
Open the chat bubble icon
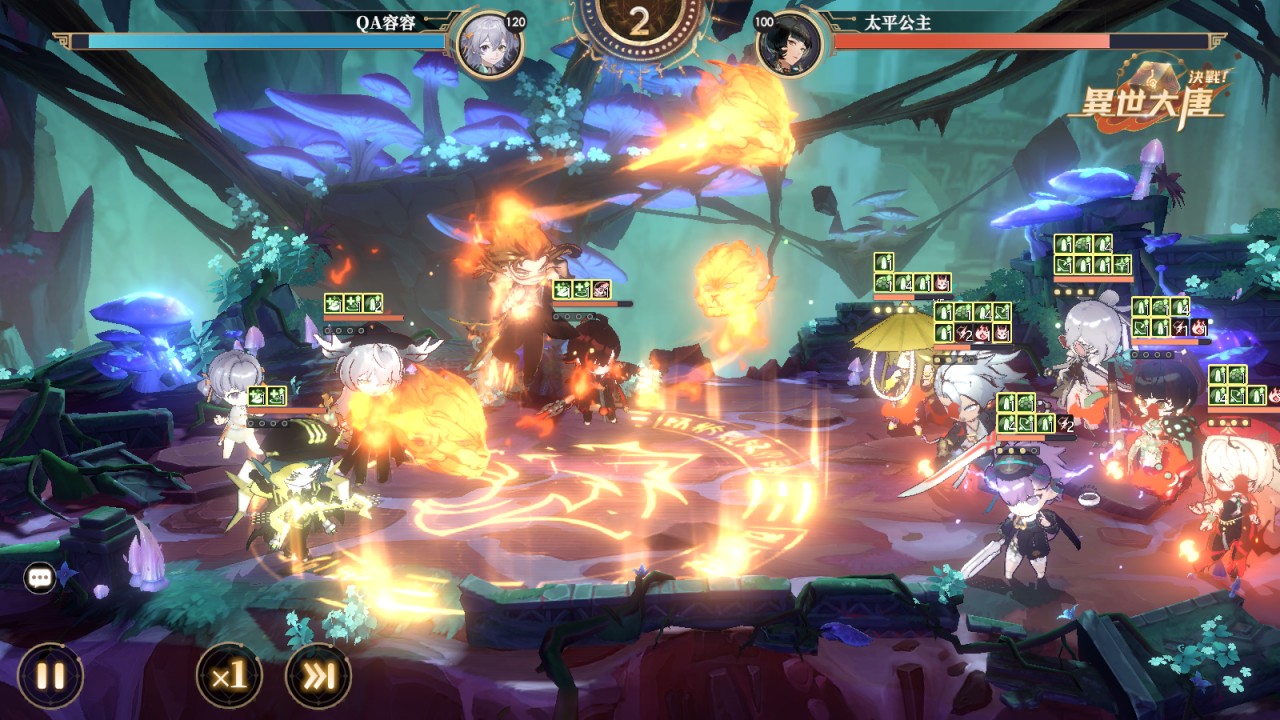(41, 578)
